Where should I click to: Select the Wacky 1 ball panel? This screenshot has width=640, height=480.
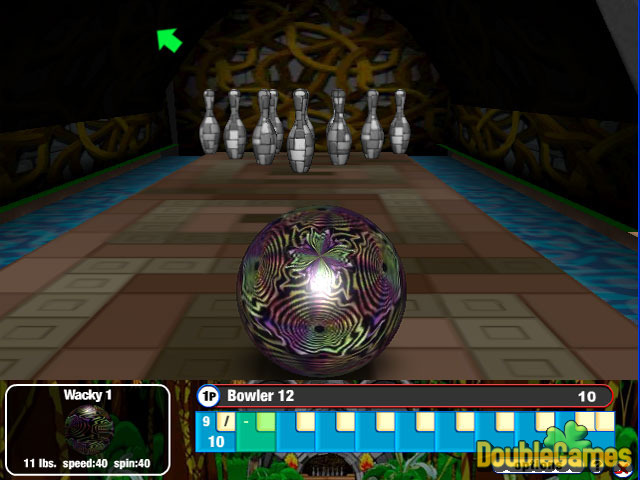[88, 429]
